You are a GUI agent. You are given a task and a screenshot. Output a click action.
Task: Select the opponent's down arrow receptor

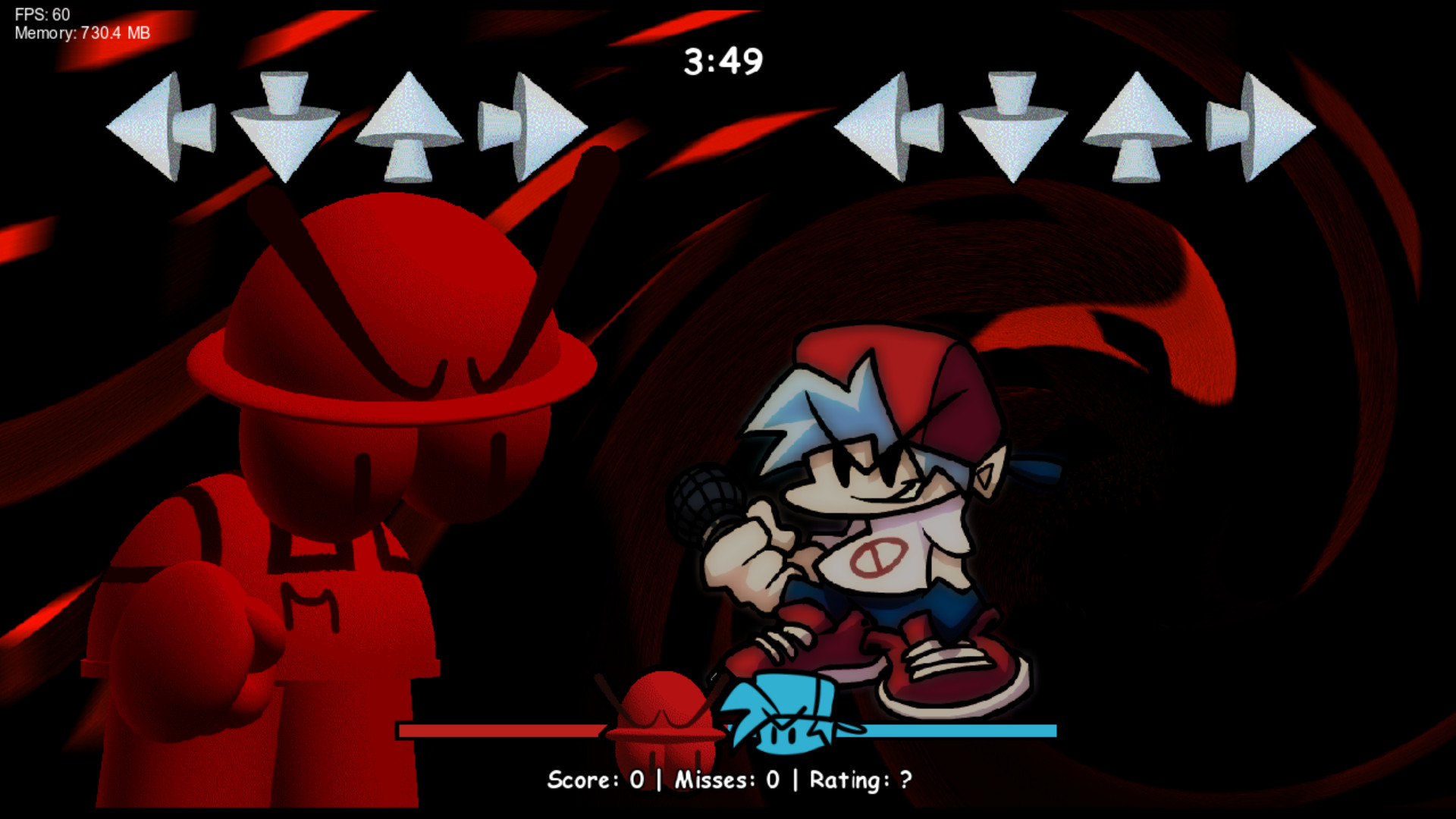coord(284,125)
